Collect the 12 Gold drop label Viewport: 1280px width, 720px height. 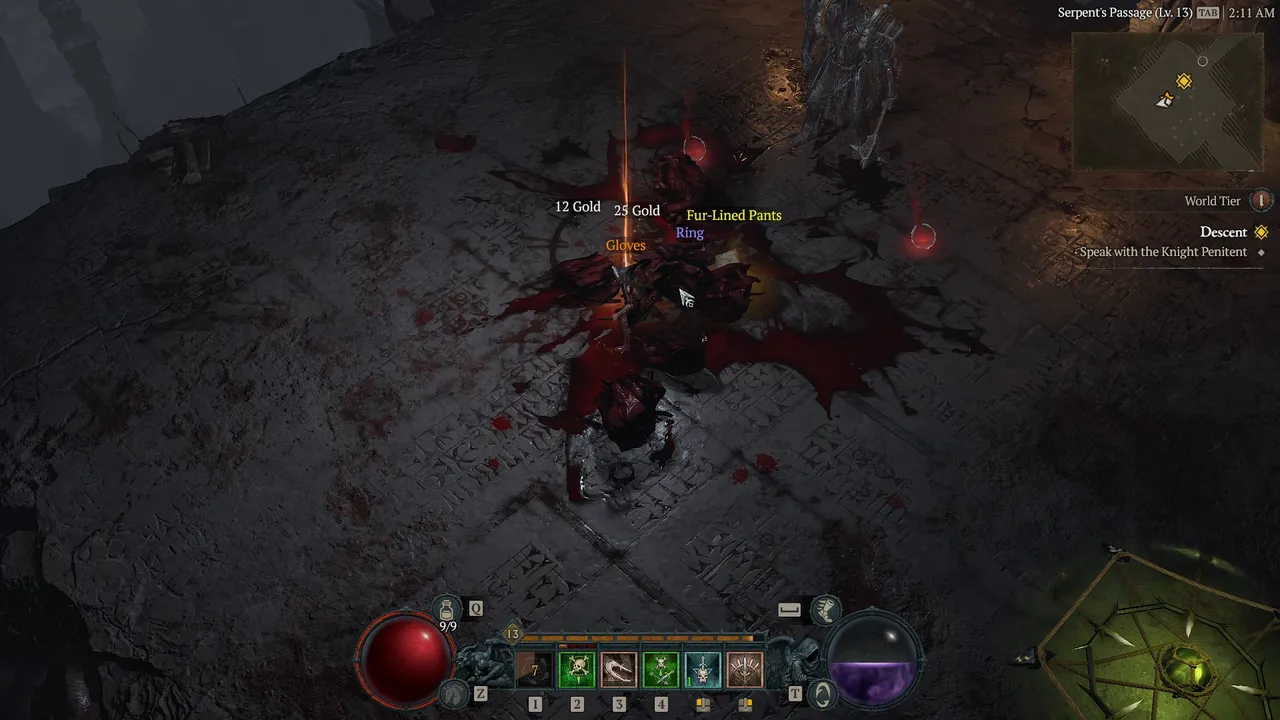578,207
